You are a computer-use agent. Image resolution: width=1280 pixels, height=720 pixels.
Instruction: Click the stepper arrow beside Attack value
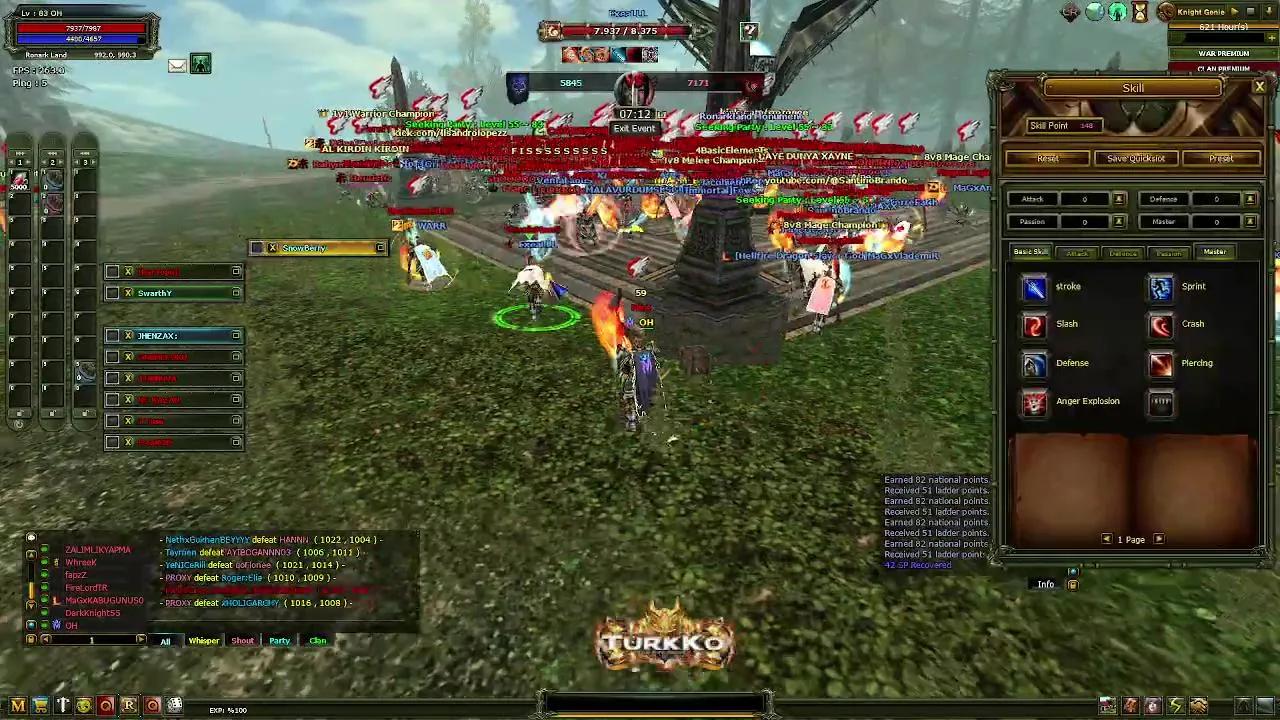pyautogui.click(x=1119, y=199)
